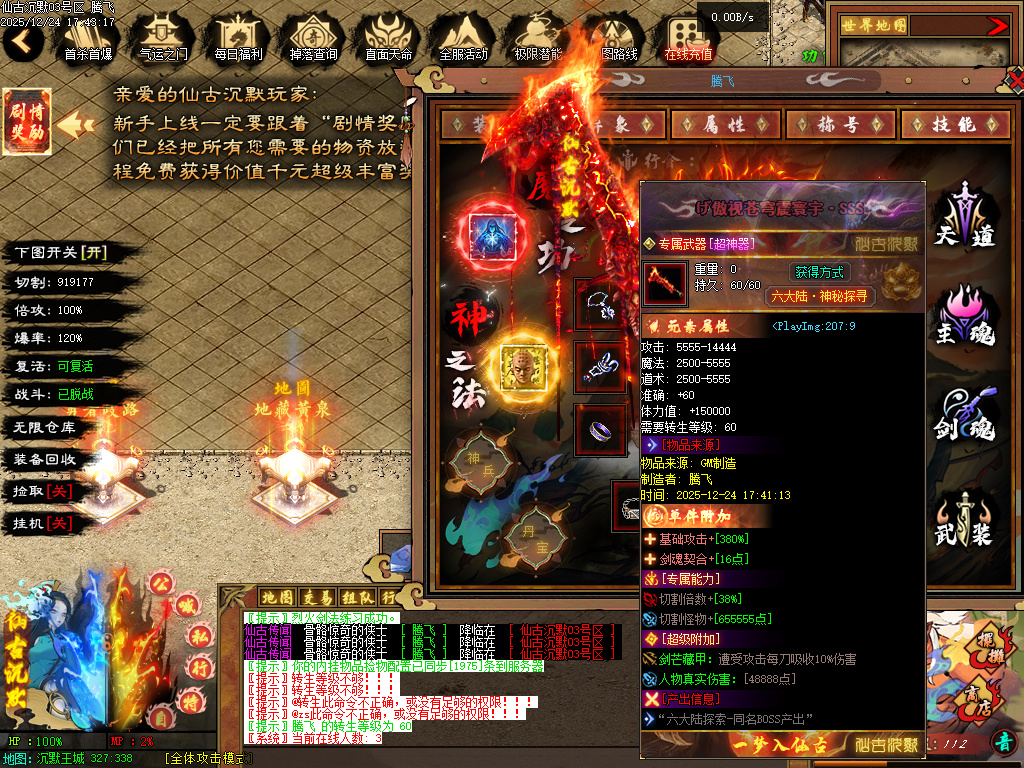Viewport: 1024px width, 768px height.
Task: Open the 在线充值 recharge icon
Action: pos(688,38)
